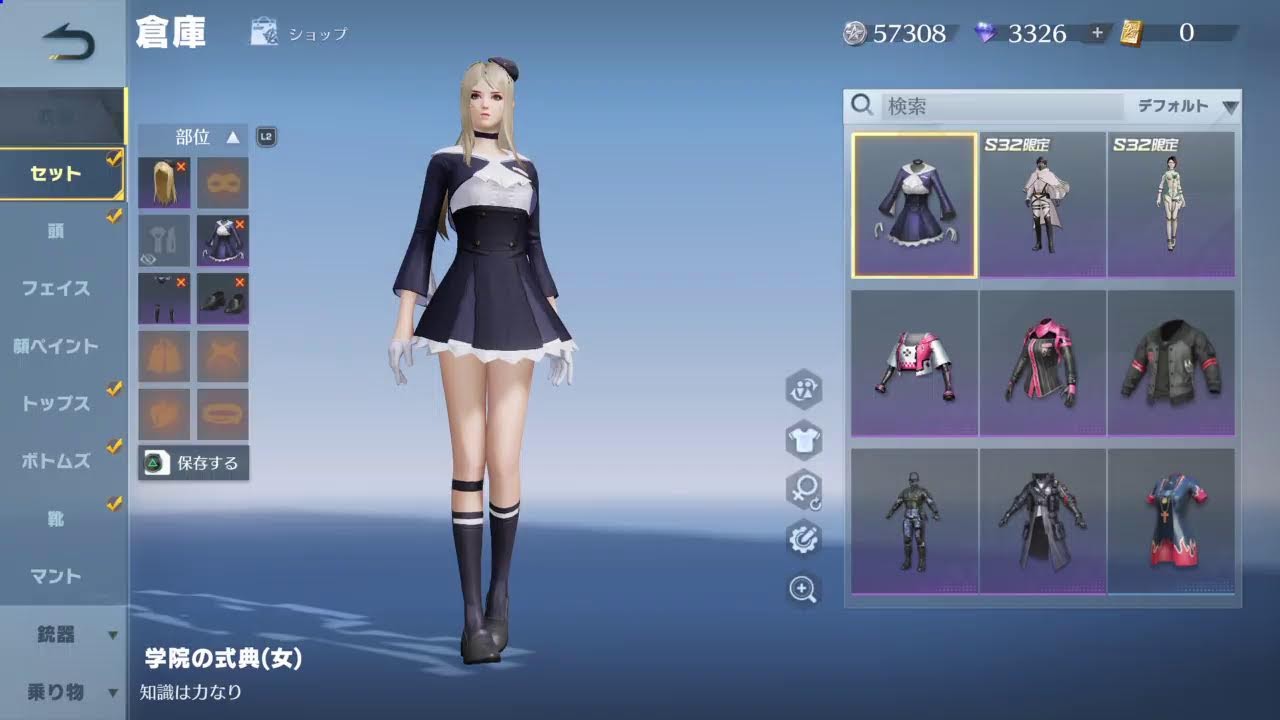Add diamonds with the plus button
This screenshot has height=720, width=1280.
tap(1097, 33)
